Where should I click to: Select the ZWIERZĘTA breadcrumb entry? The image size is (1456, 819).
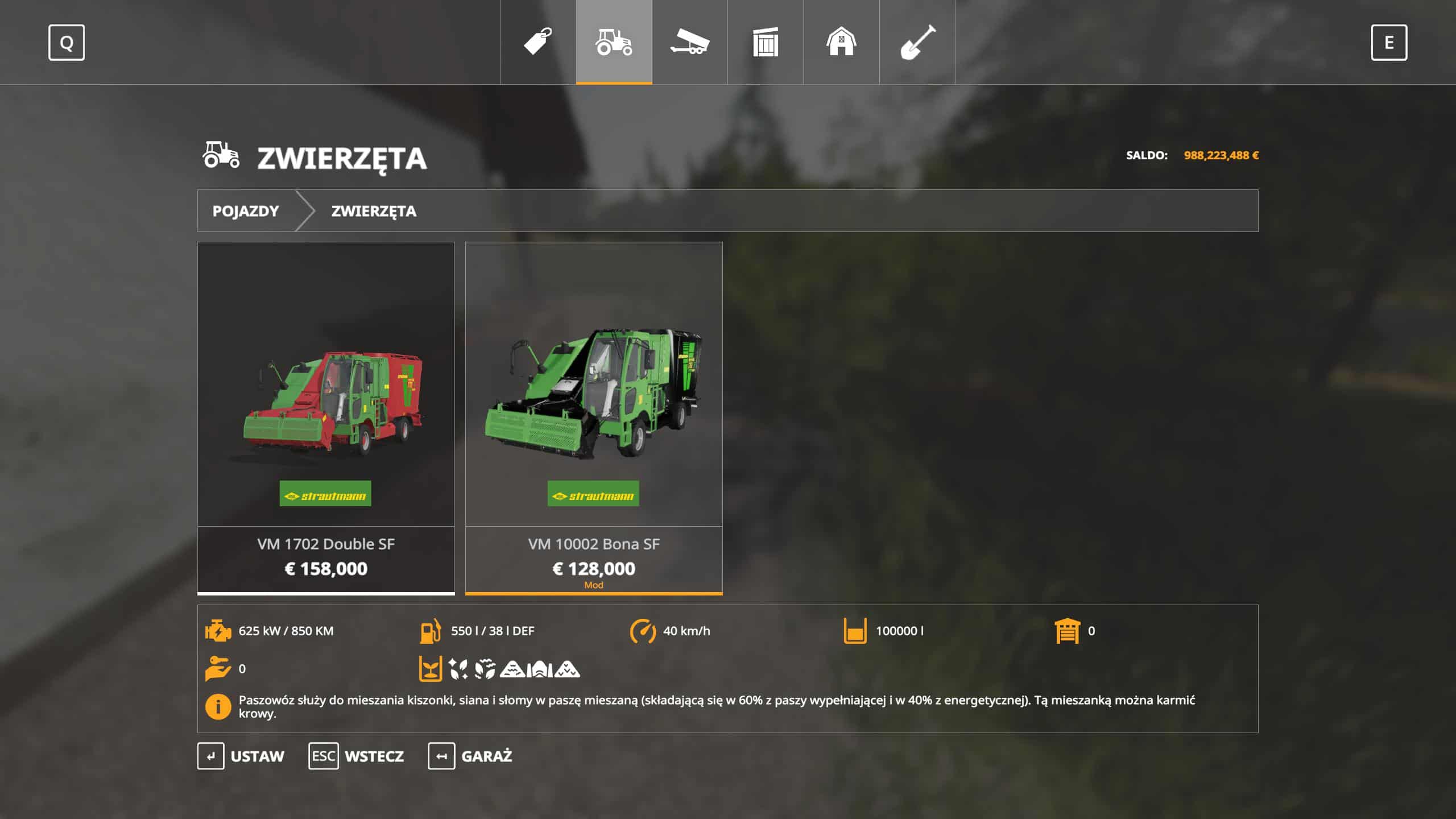coord(374,211)
